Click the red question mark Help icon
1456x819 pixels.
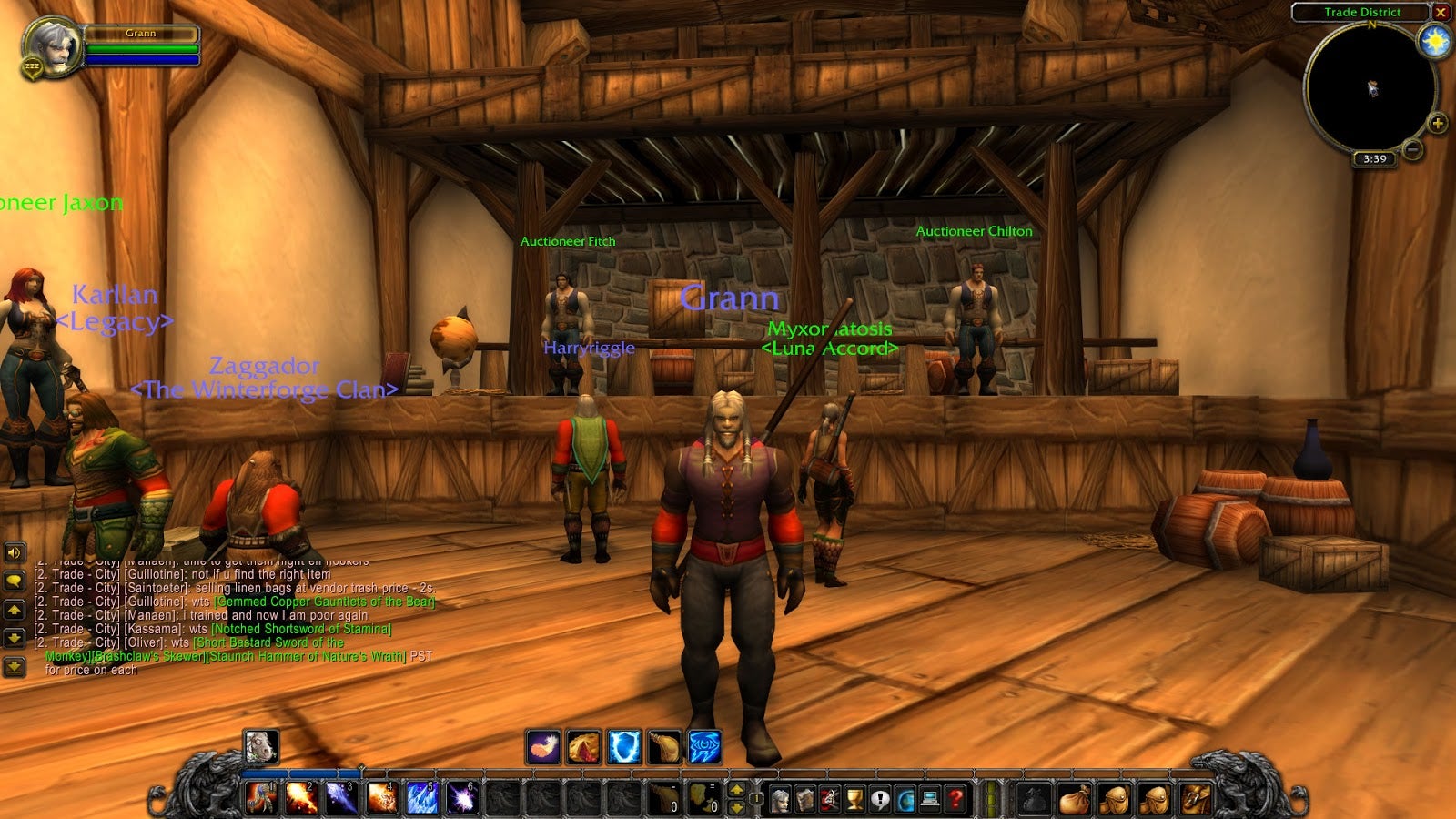click(x=956, y=799)
